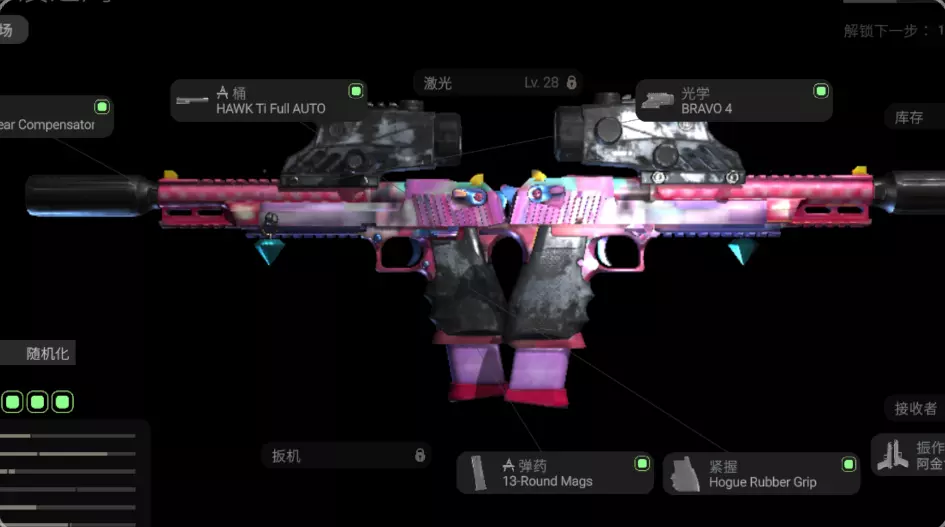Open the 操作 action attachment slot
The width and height of the screenshot is (945, 527).
(x=910, y=455)
